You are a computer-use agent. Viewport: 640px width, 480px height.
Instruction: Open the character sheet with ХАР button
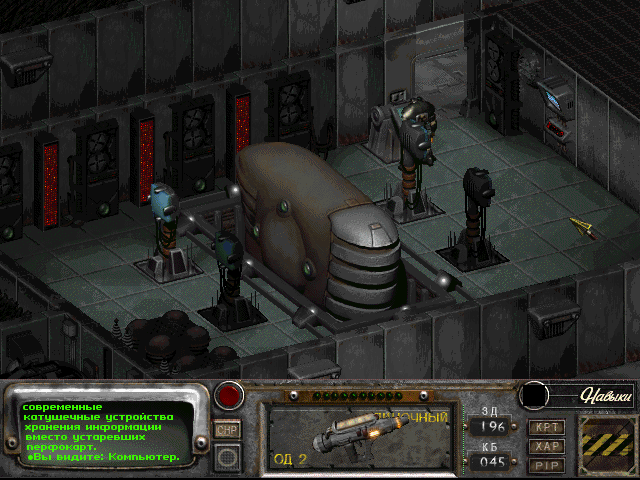[x=547, y=446]
